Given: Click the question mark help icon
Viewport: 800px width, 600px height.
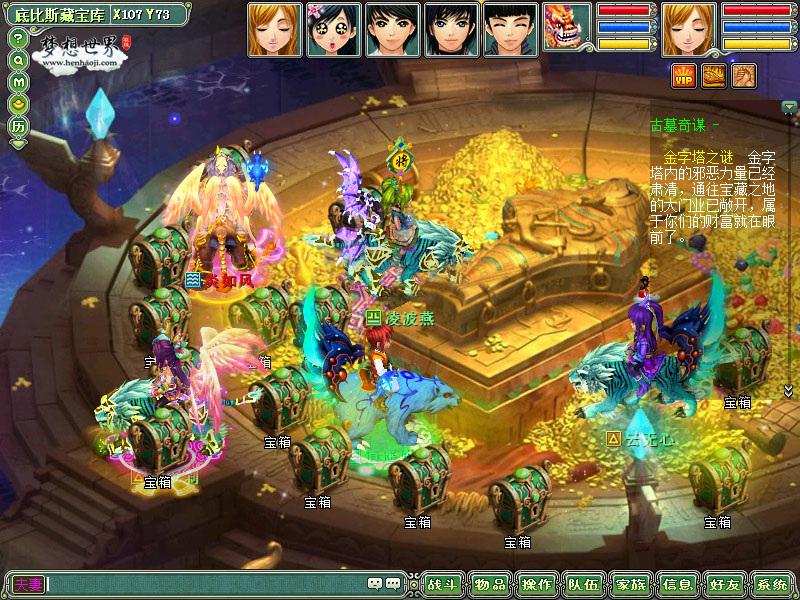Looking at the screenshot, I should click(x=18, y=38).
